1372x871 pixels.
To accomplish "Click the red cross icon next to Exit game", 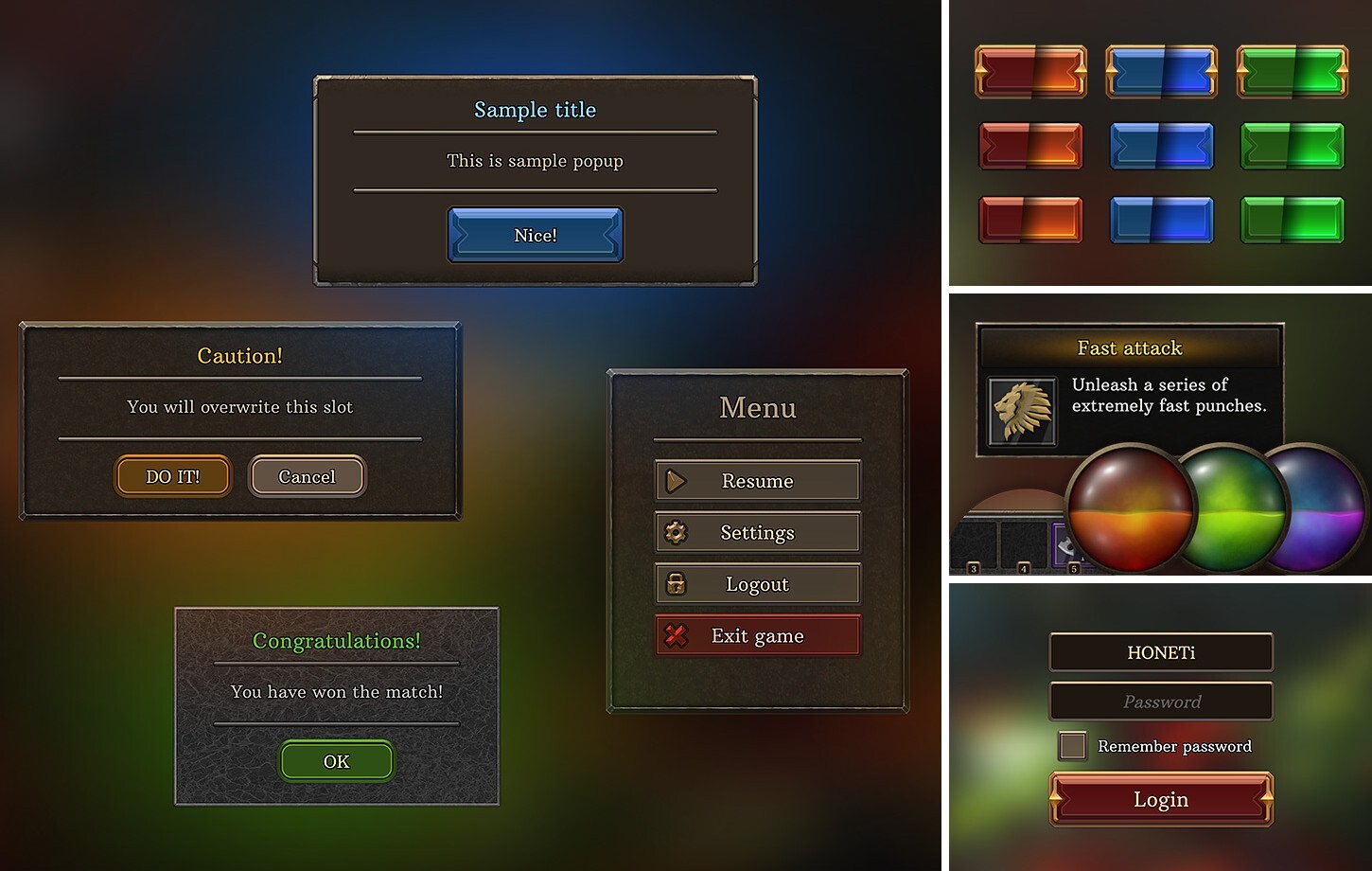I will pyautogui.click(x=676, y=635).
